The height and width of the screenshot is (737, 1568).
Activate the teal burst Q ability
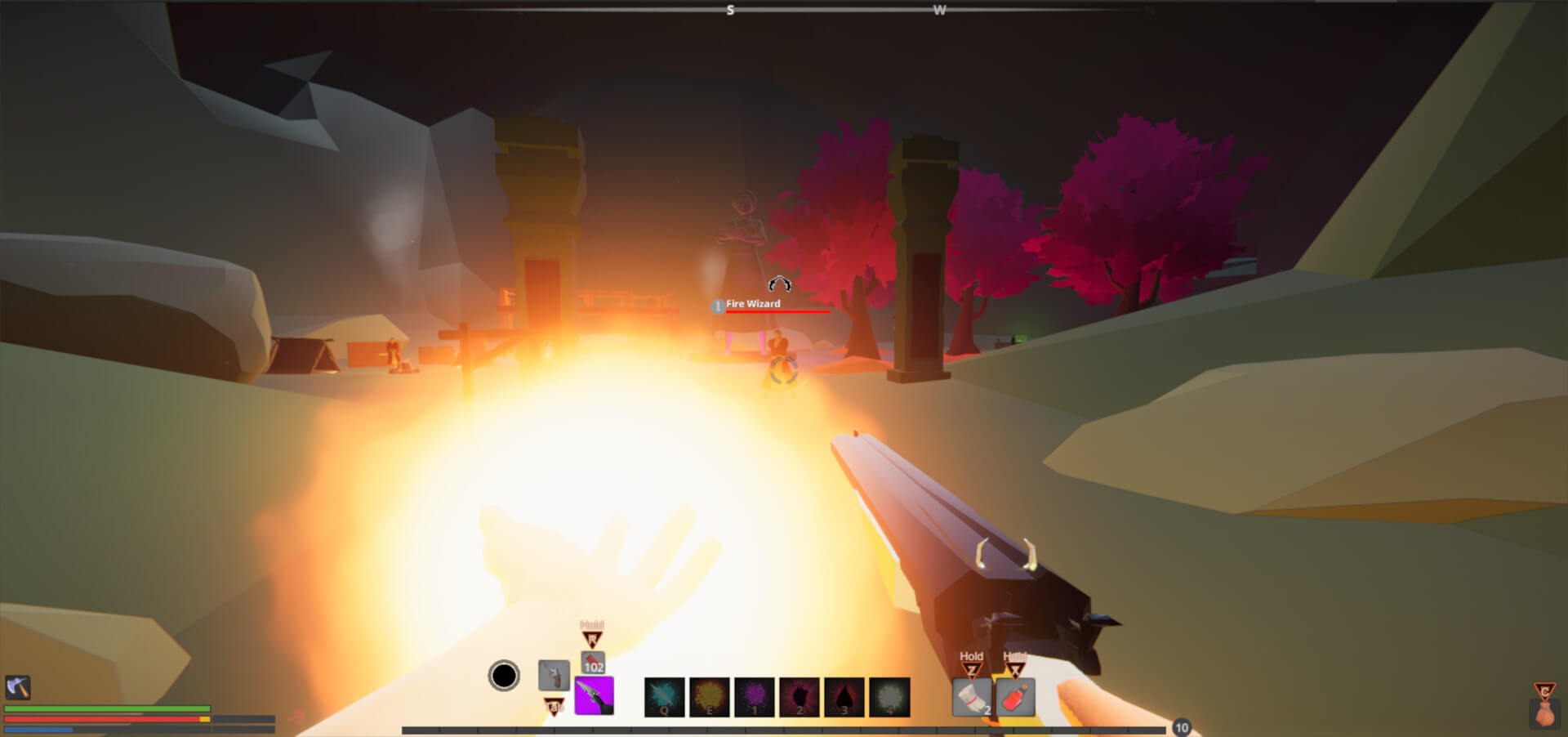(x=665, y=697)
